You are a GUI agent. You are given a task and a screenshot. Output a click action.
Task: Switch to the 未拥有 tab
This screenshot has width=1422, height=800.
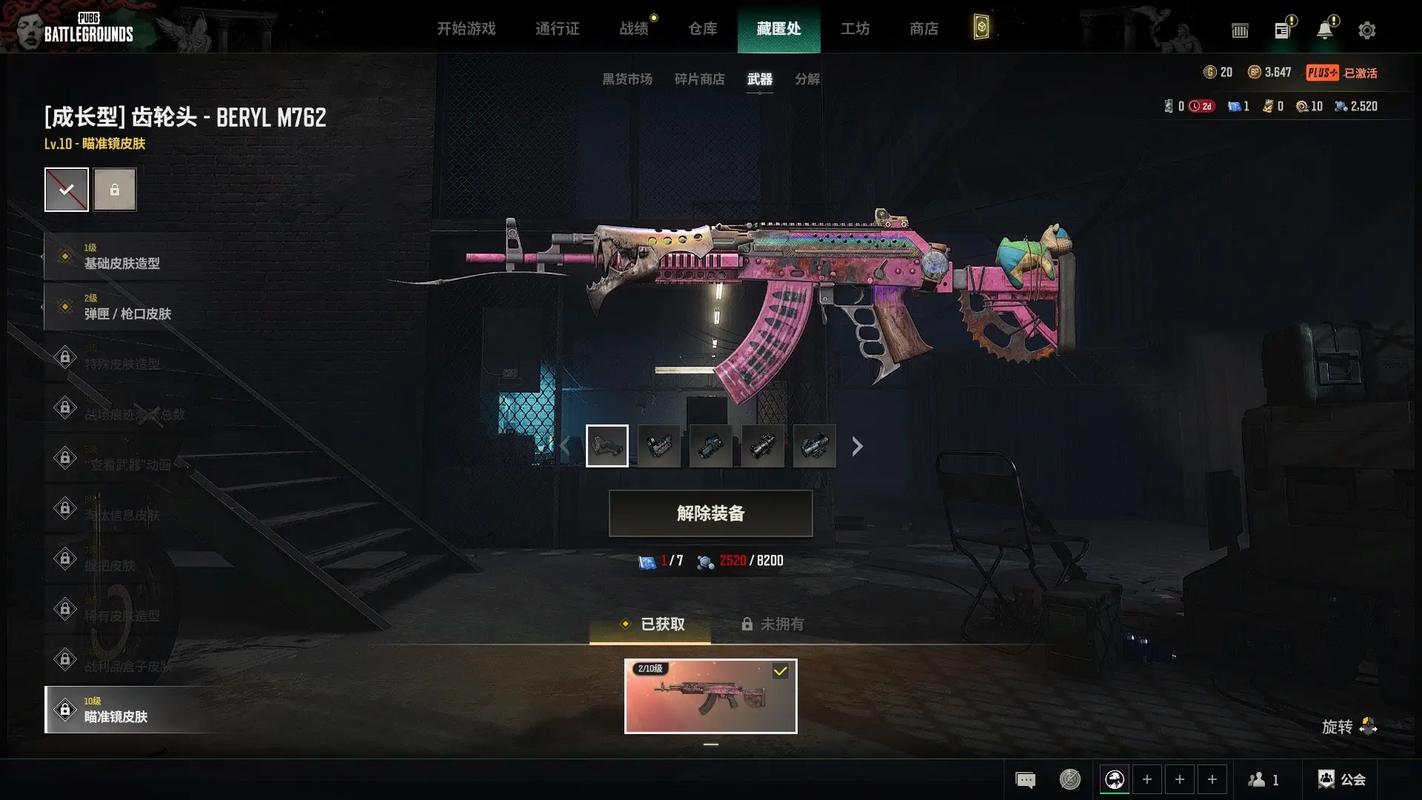pyautogui.click(x=772, y=624)
